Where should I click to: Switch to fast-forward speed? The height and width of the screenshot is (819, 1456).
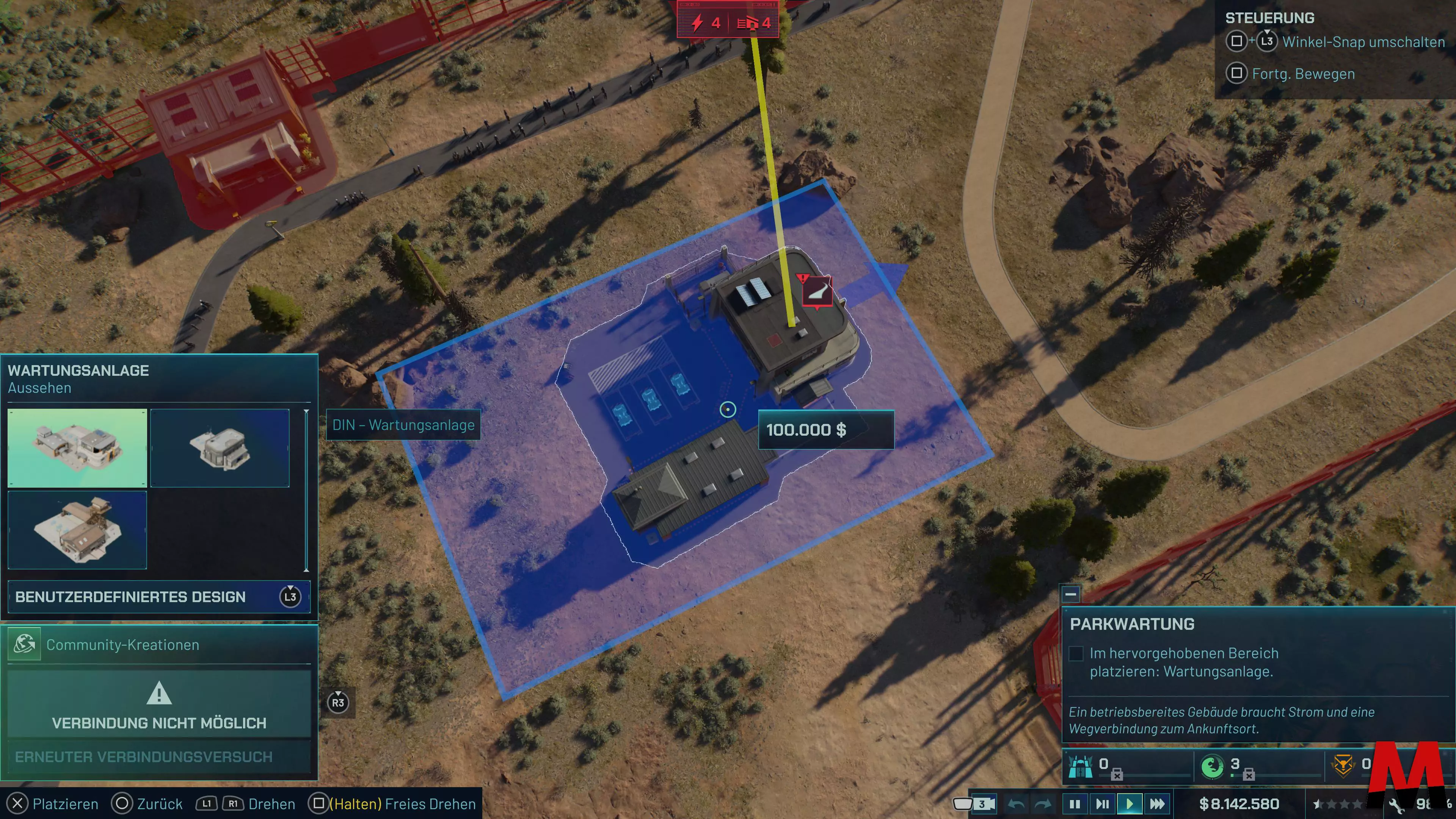[x=1157, y=804]
